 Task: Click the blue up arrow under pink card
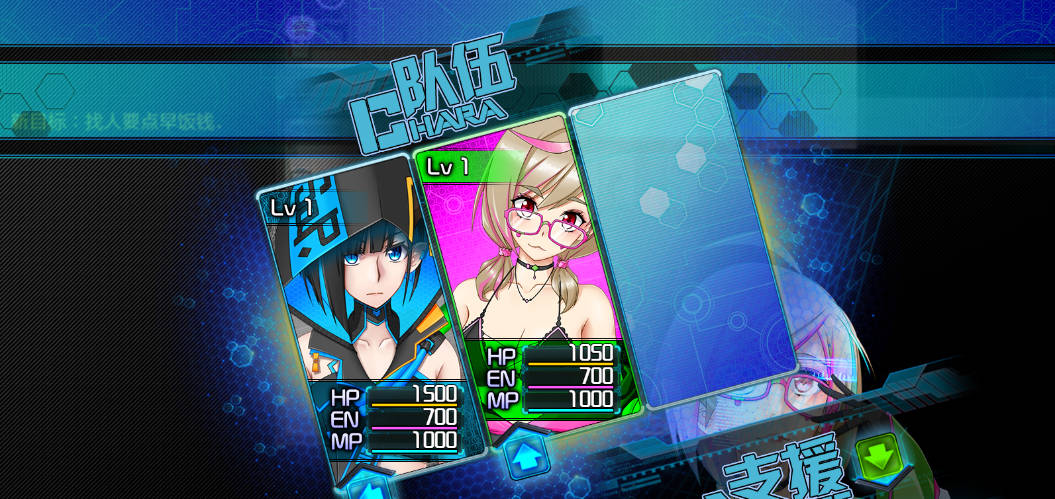click(x=526, y=459)
